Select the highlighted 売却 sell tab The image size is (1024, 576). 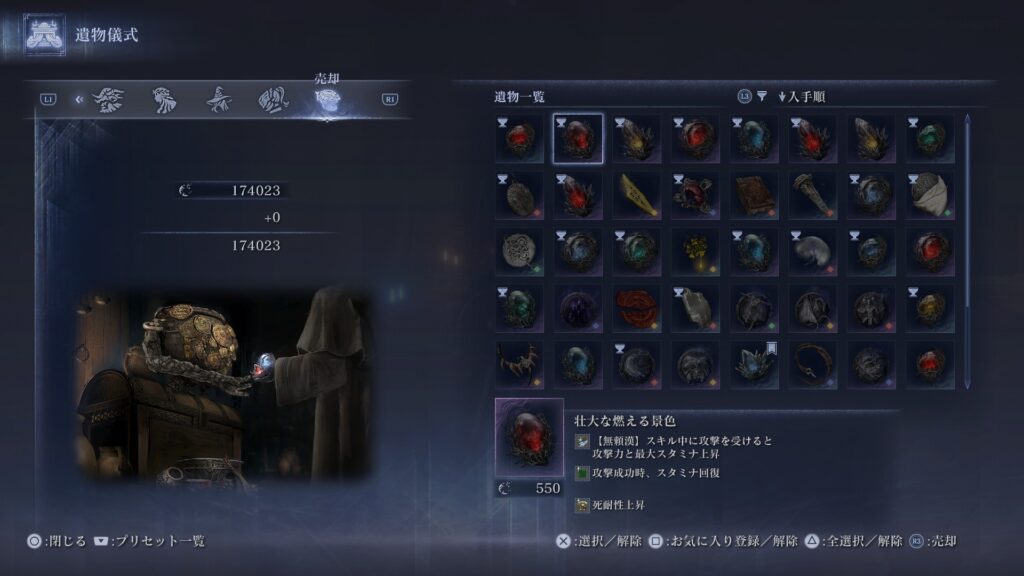[327, 99]
